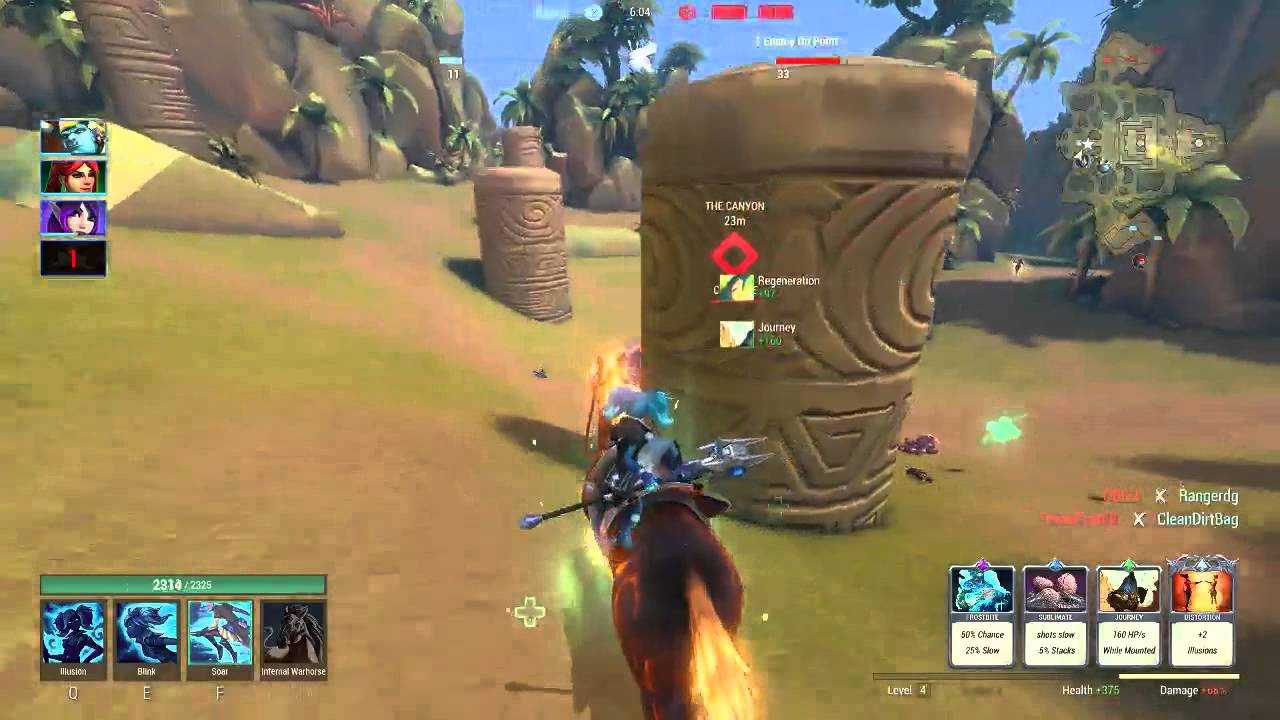Choose the purple-haired teammate portrait
Image resolution: width=1280 pixels, height=720 pixels.
(x=73, y=218)
